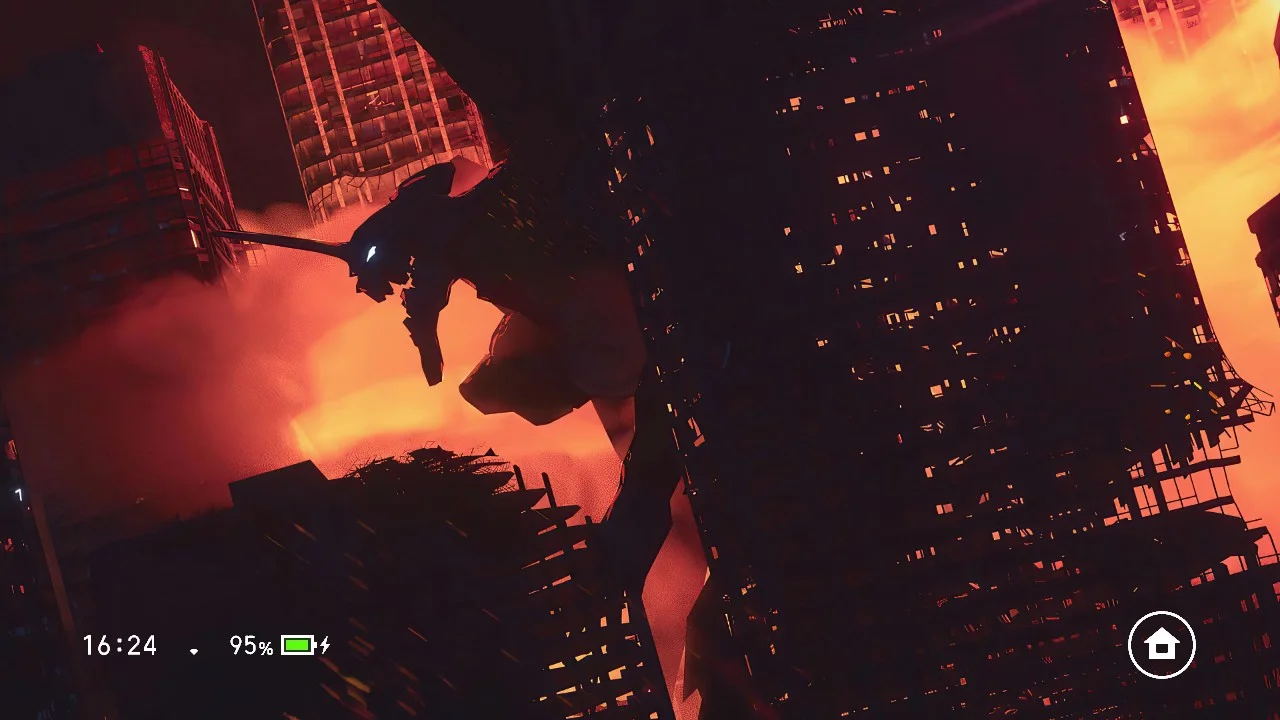Tap the round home button
Viewport: 1280px width, 720px height.
[1161, 645]
